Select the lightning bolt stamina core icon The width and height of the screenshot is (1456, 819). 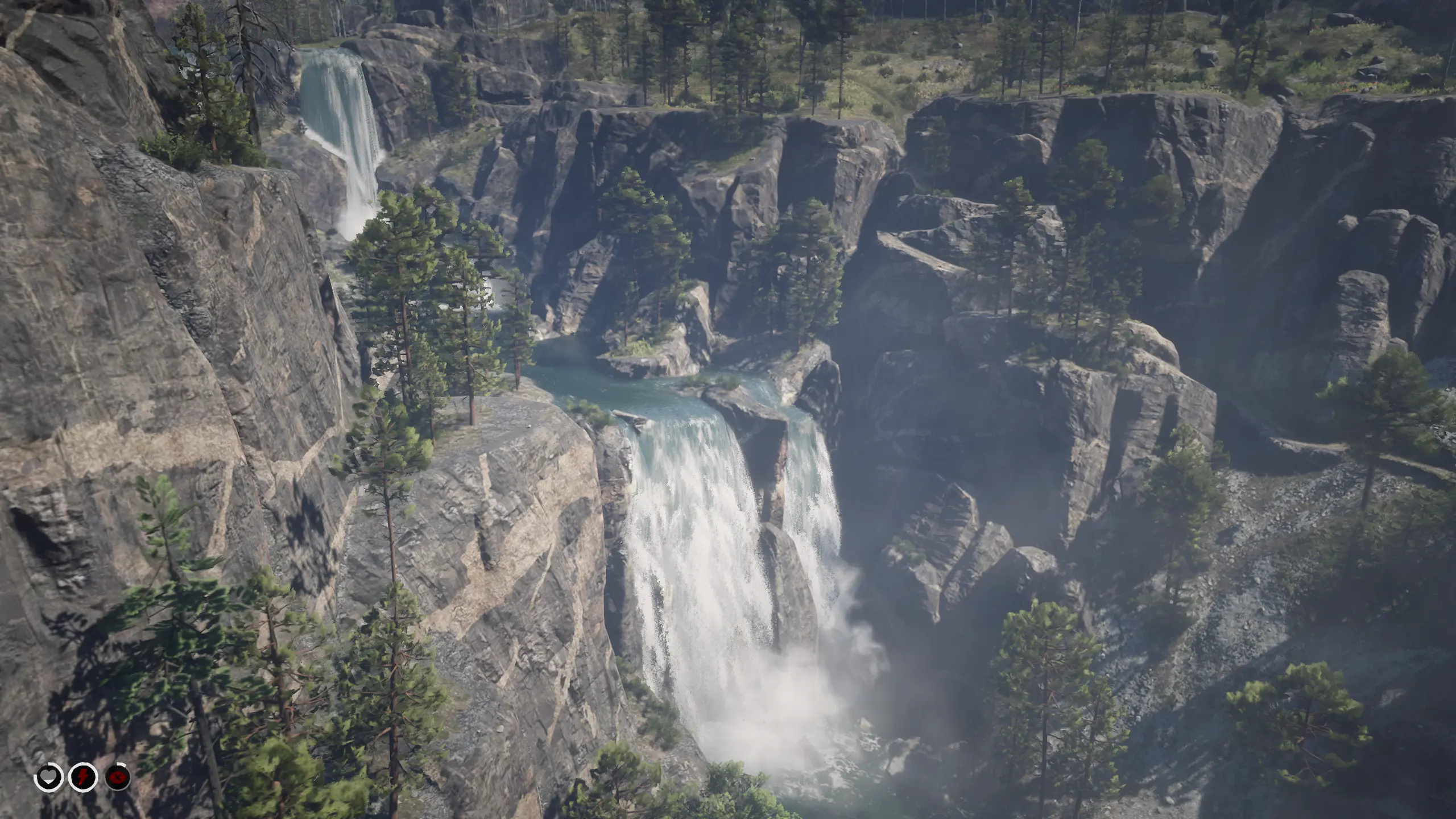(83, 776)
